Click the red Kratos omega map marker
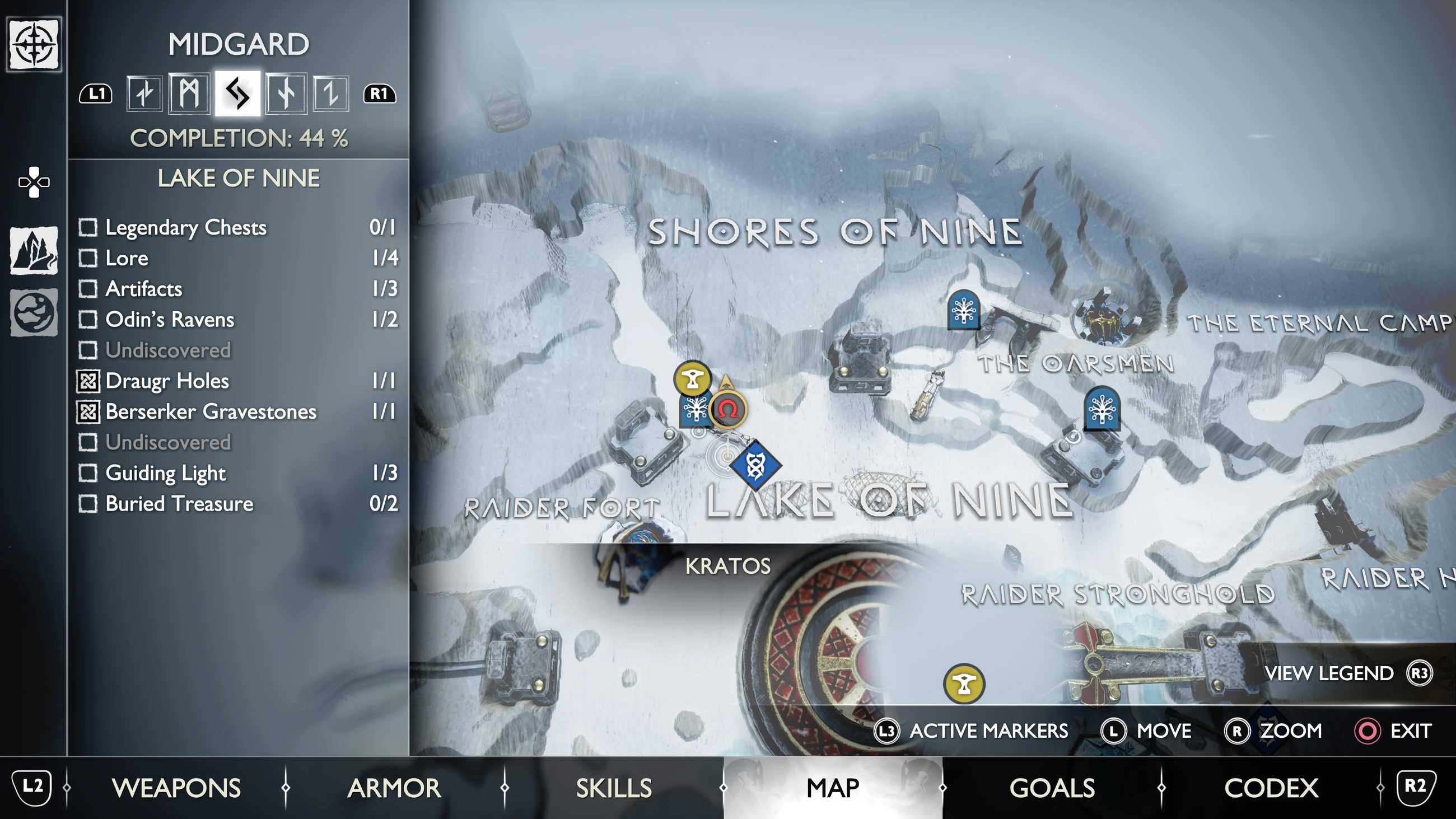The width and height of the screenshot is (1456, 819). (x=729, y=409)
